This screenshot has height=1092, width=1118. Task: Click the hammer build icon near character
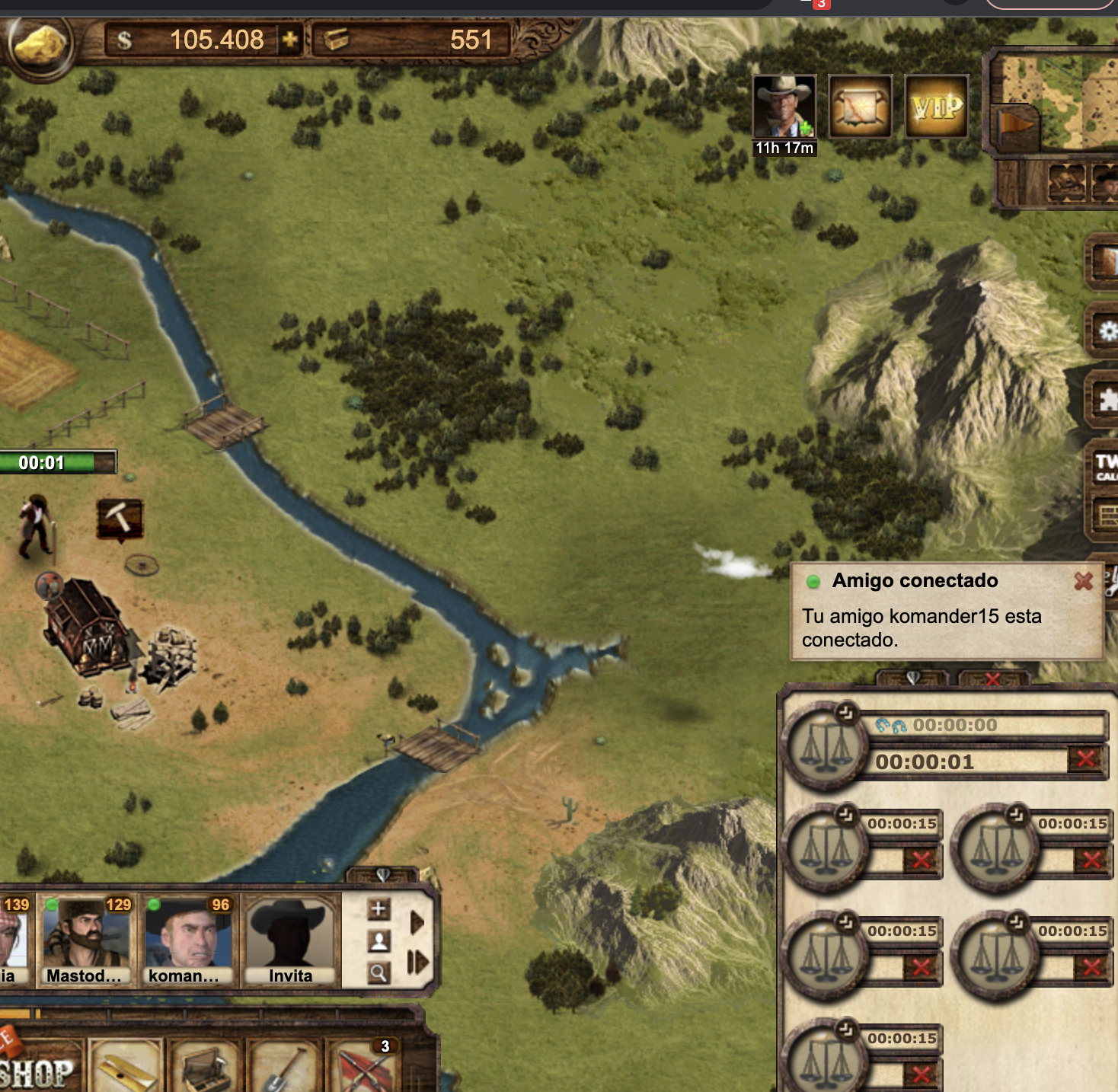tap(120, 519)
